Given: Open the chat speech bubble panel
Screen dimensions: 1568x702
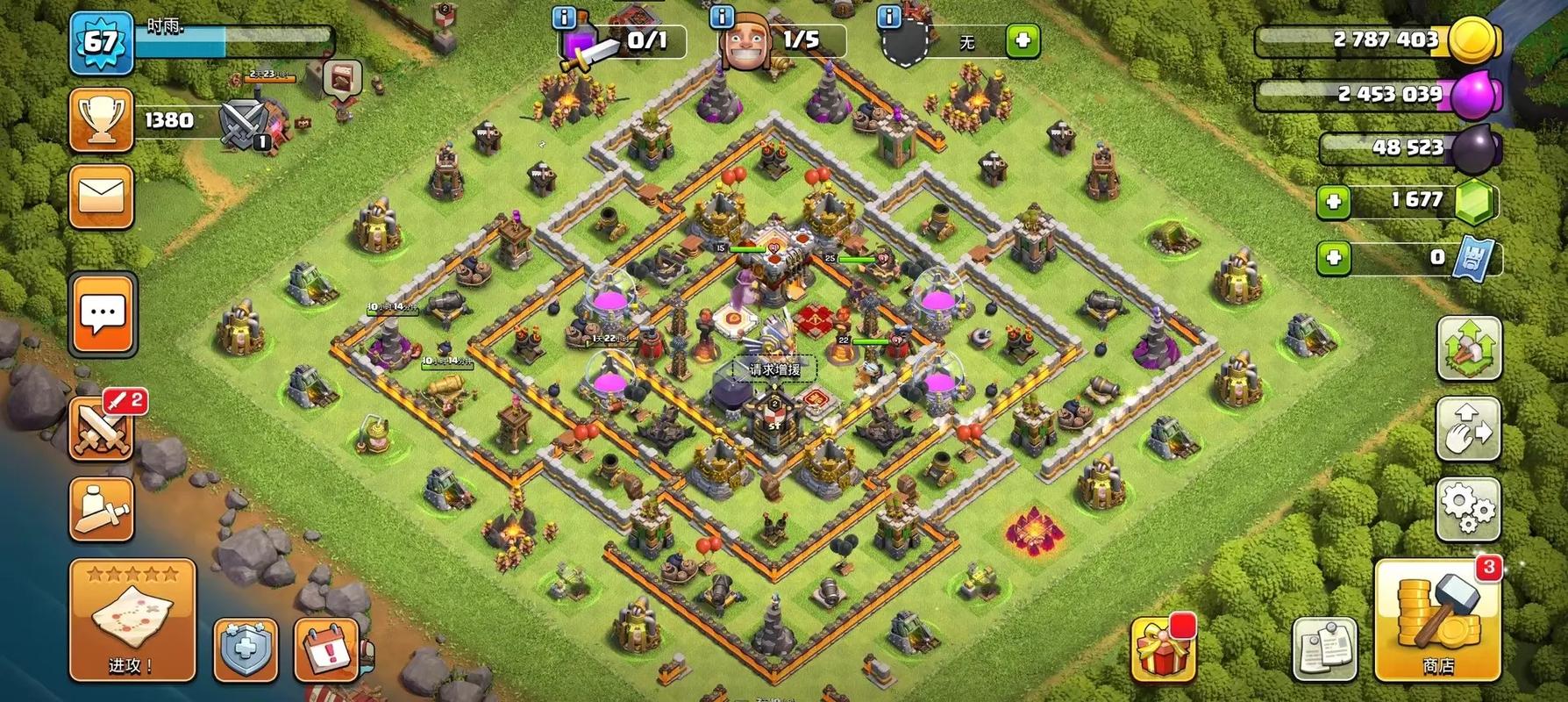Looking at the screenshot, I should coord(103,313).
